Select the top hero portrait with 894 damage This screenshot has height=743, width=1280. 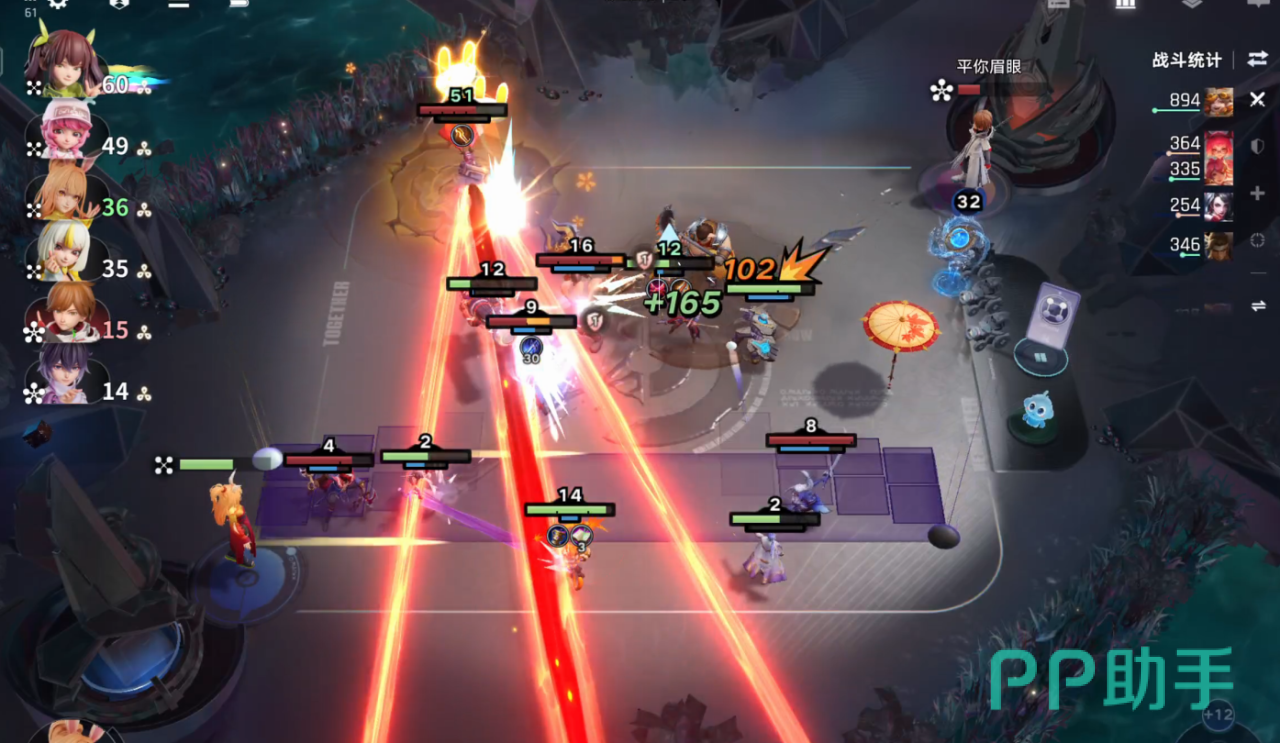coord(1219,101)
